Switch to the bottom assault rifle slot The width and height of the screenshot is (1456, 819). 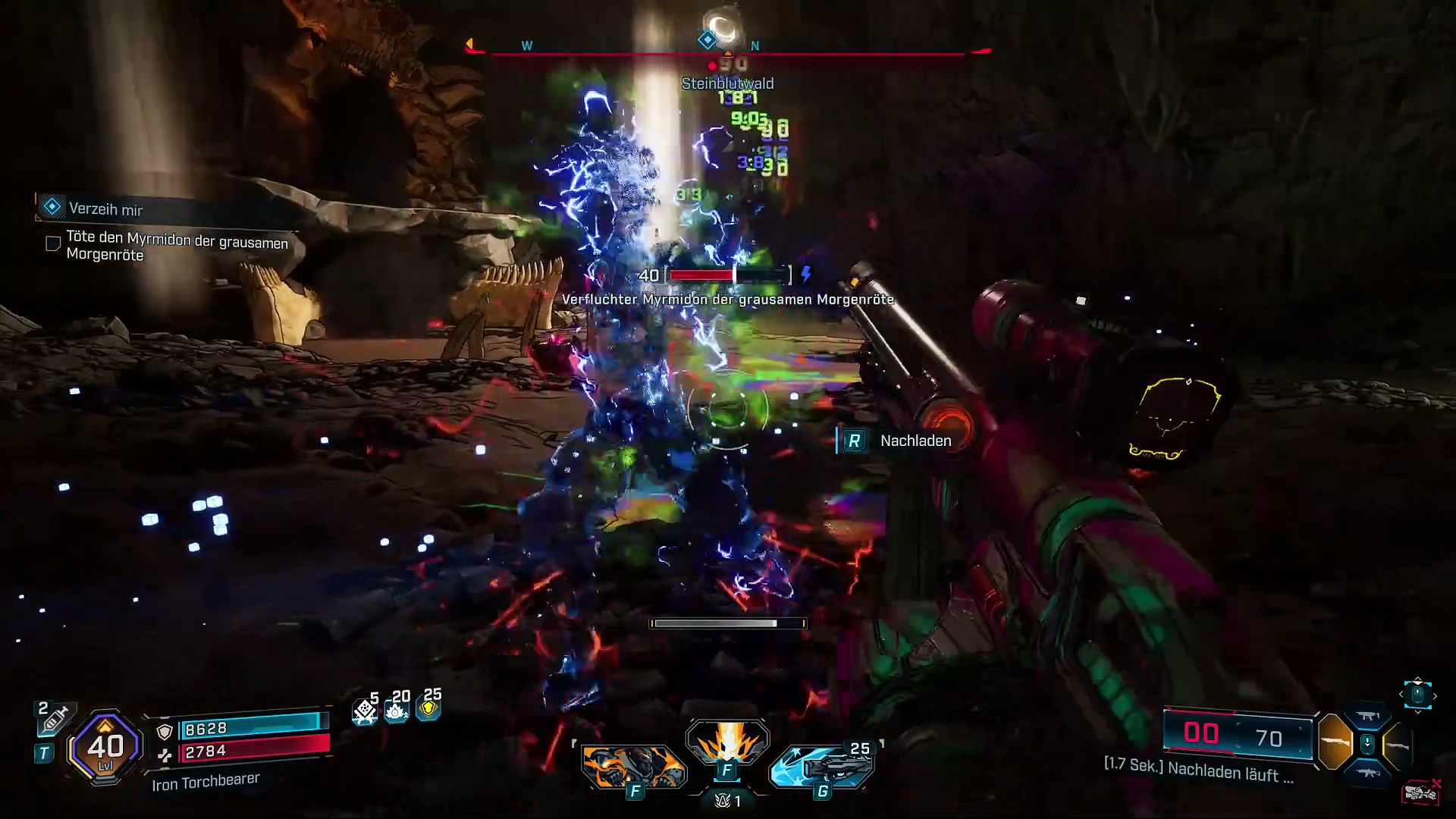click(x=1367, y=772)
